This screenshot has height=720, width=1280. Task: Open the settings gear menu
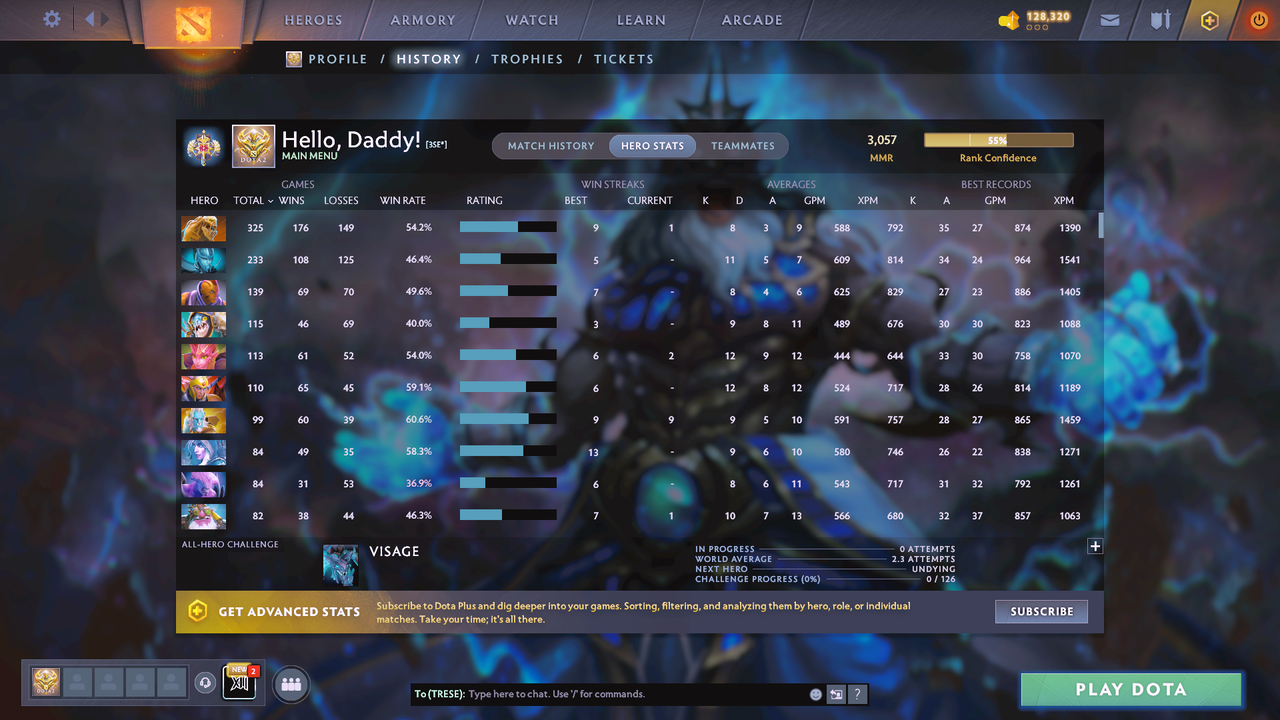pos(52,18)
